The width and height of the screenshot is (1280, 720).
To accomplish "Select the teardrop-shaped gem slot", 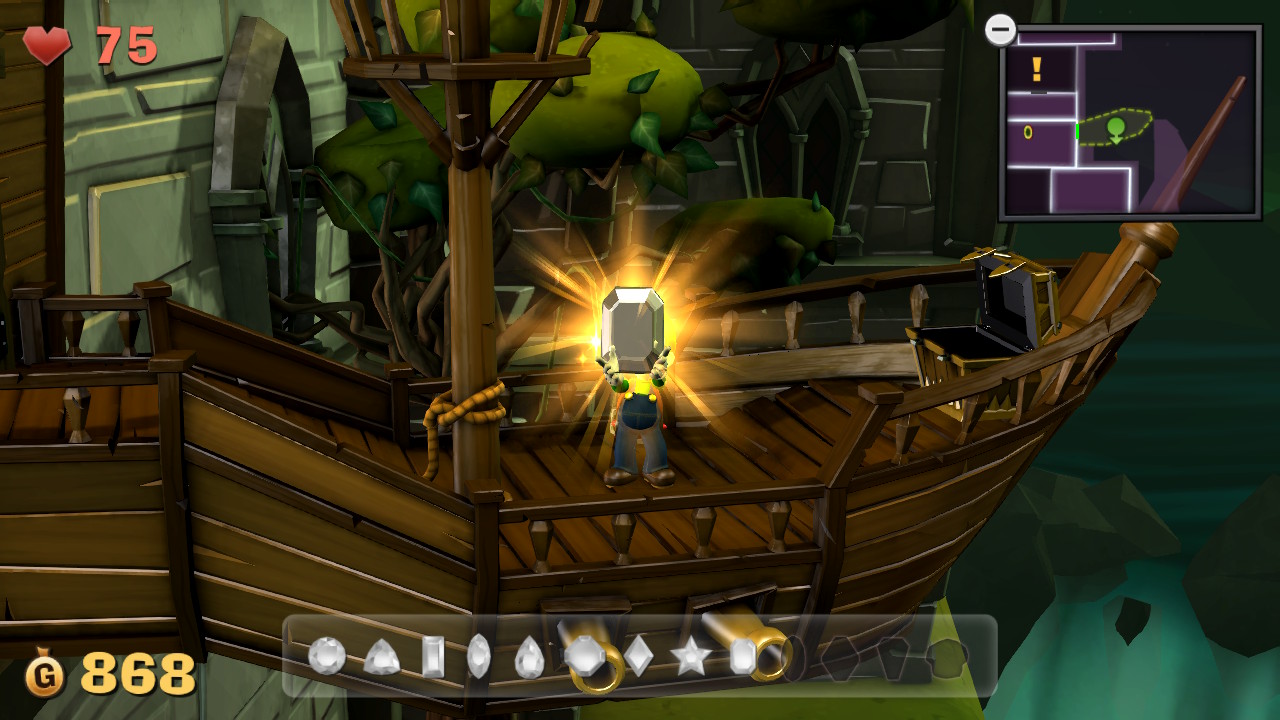I will tap(529, 657).
